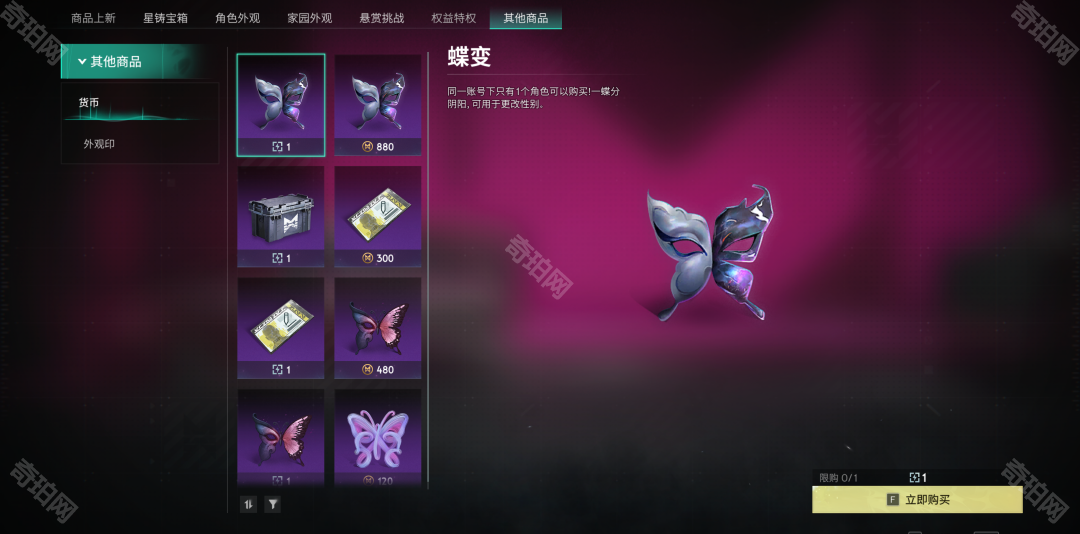Viewport: 1080px width, 534px height.
Task: Select the butterfly mask item priced 880
Action: tap(378, 105)
